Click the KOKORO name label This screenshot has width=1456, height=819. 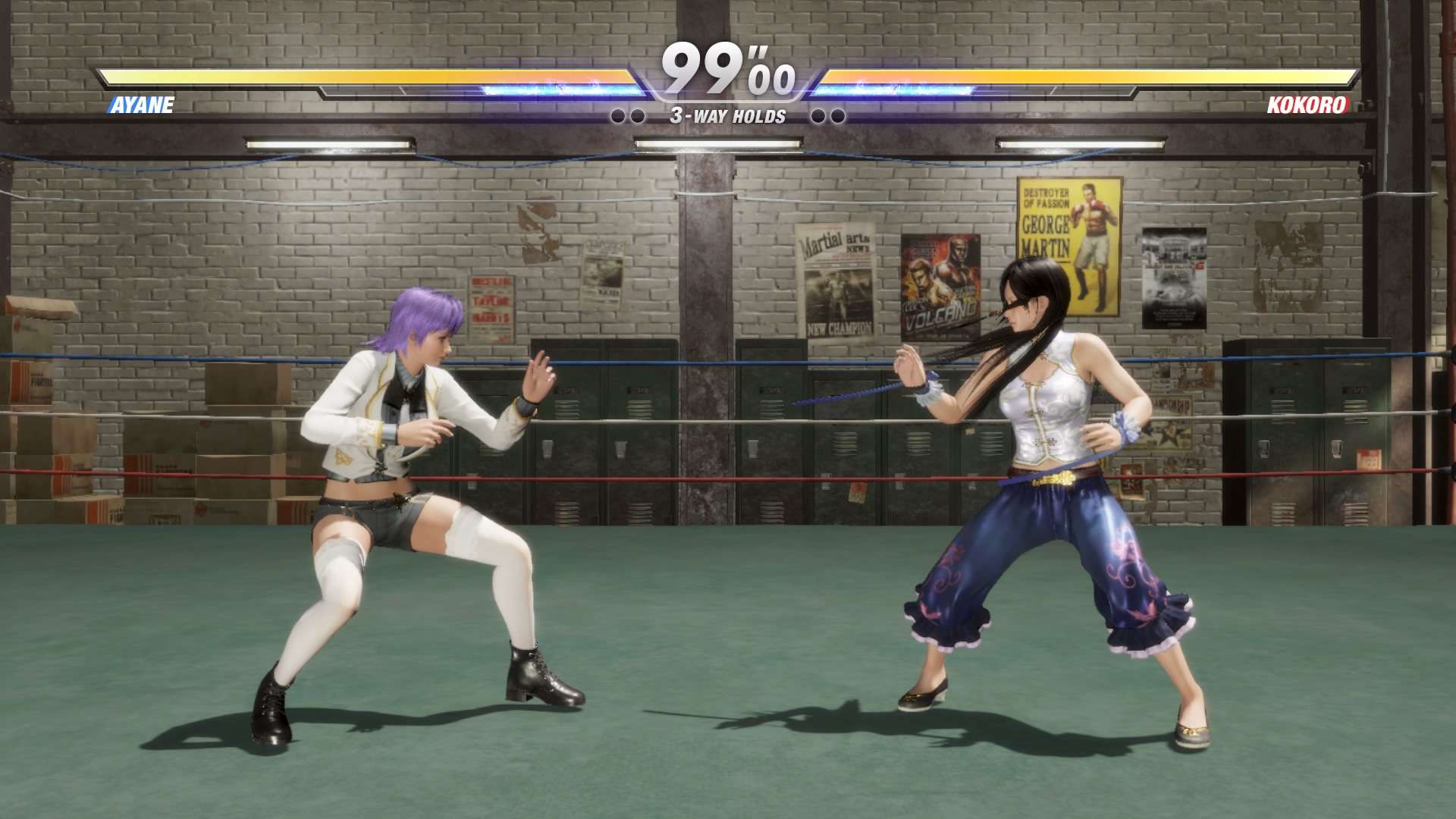[x=1308, y=106]
